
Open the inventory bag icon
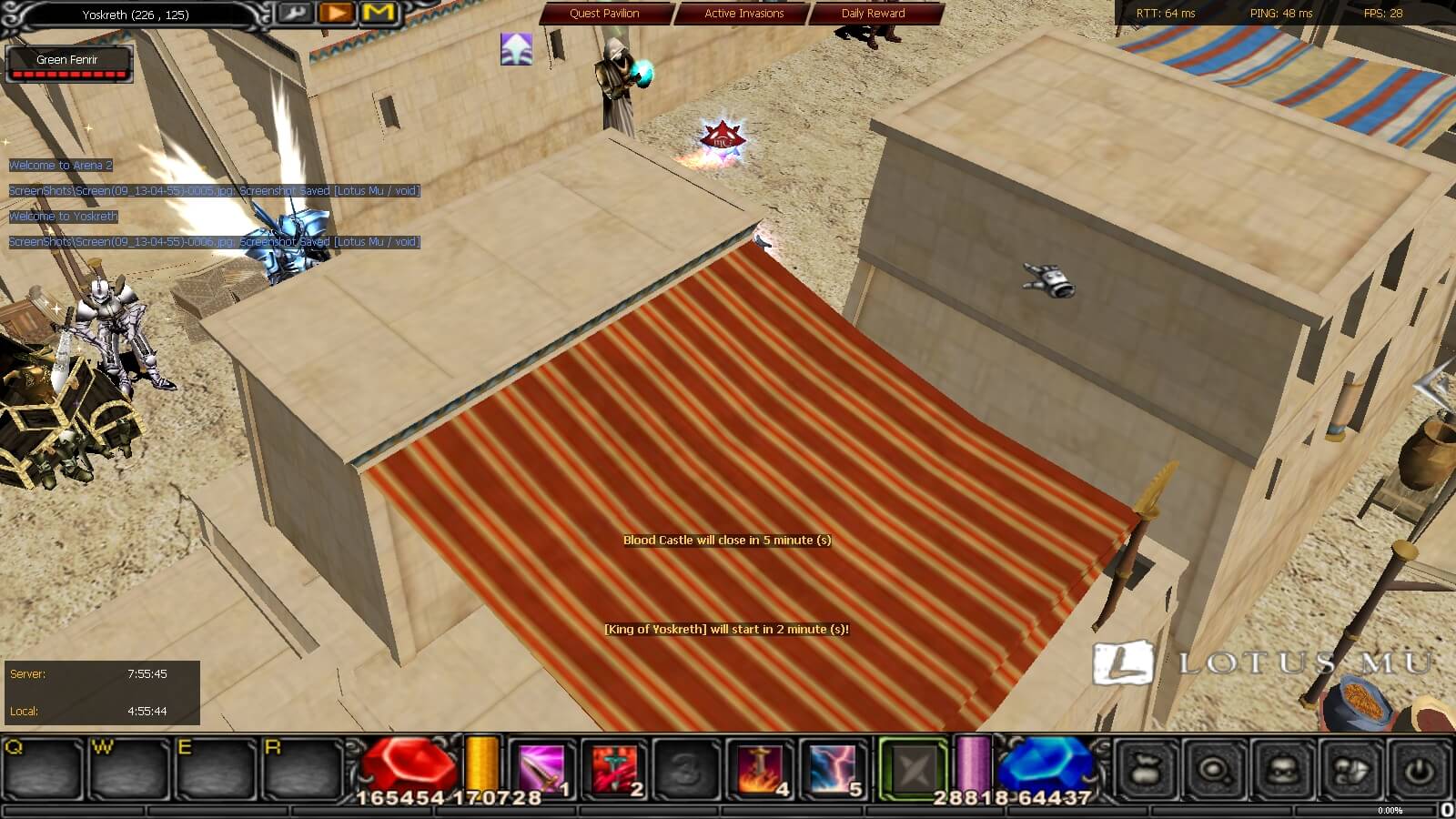click(x=1147, y=770)
